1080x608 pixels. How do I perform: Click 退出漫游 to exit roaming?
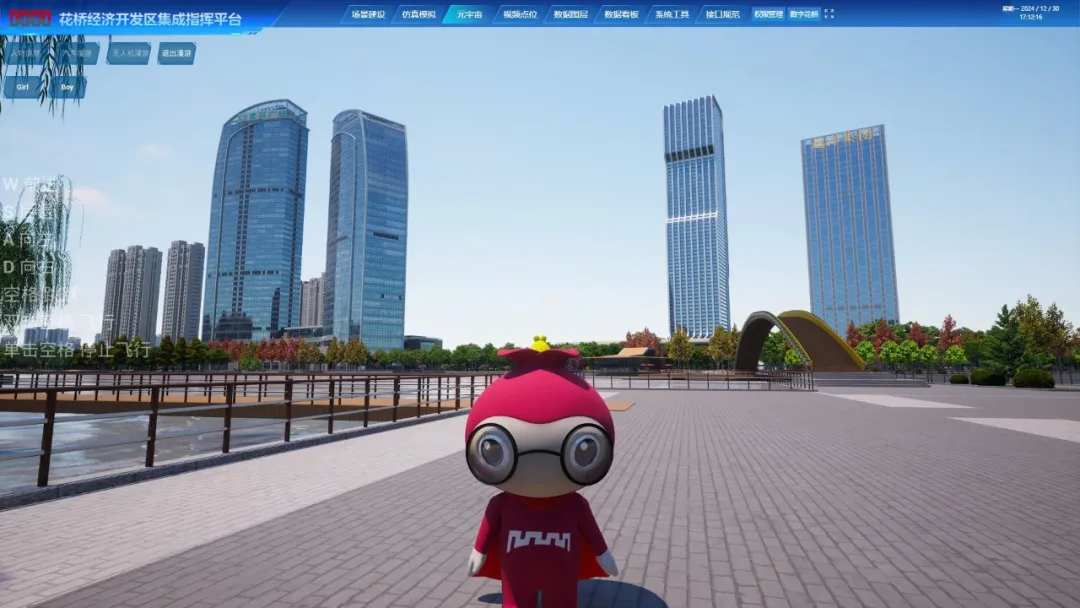[x=176, y=53]
